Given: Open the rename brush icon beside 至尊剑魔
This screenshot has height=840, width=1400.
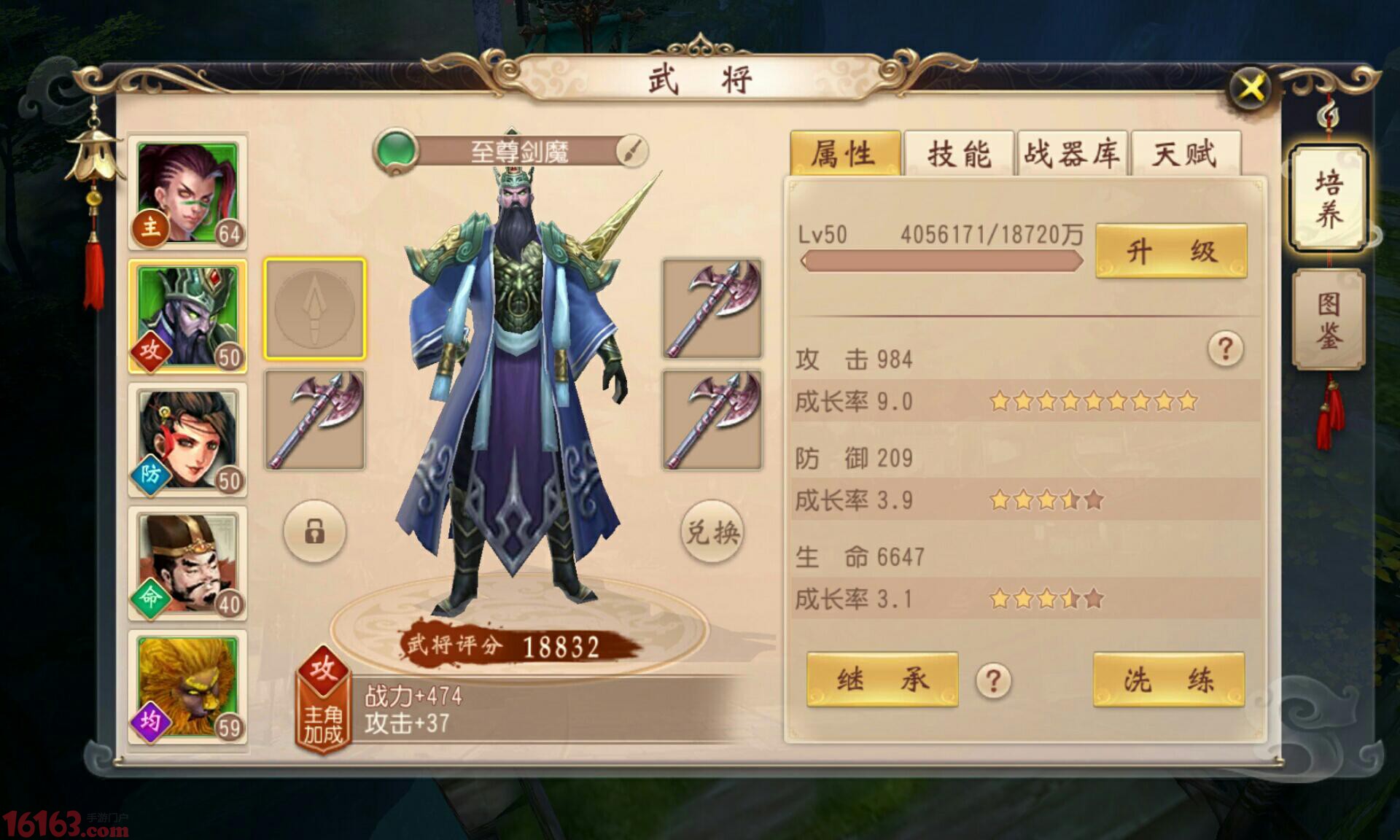Looking at the screenshot, I should (631, 152).
